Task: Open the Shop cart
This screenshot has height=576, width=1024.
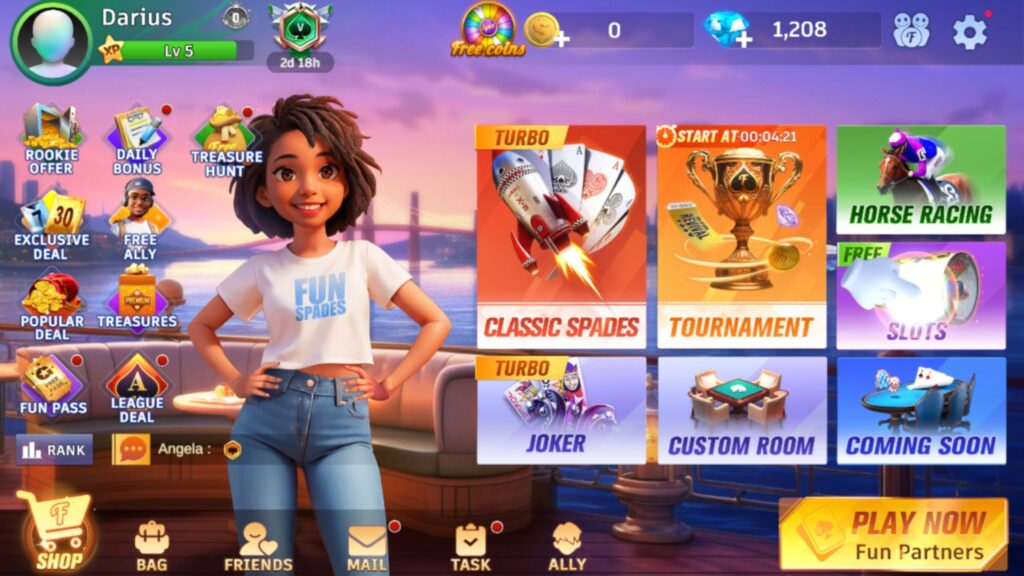Action: pos(59,530)
